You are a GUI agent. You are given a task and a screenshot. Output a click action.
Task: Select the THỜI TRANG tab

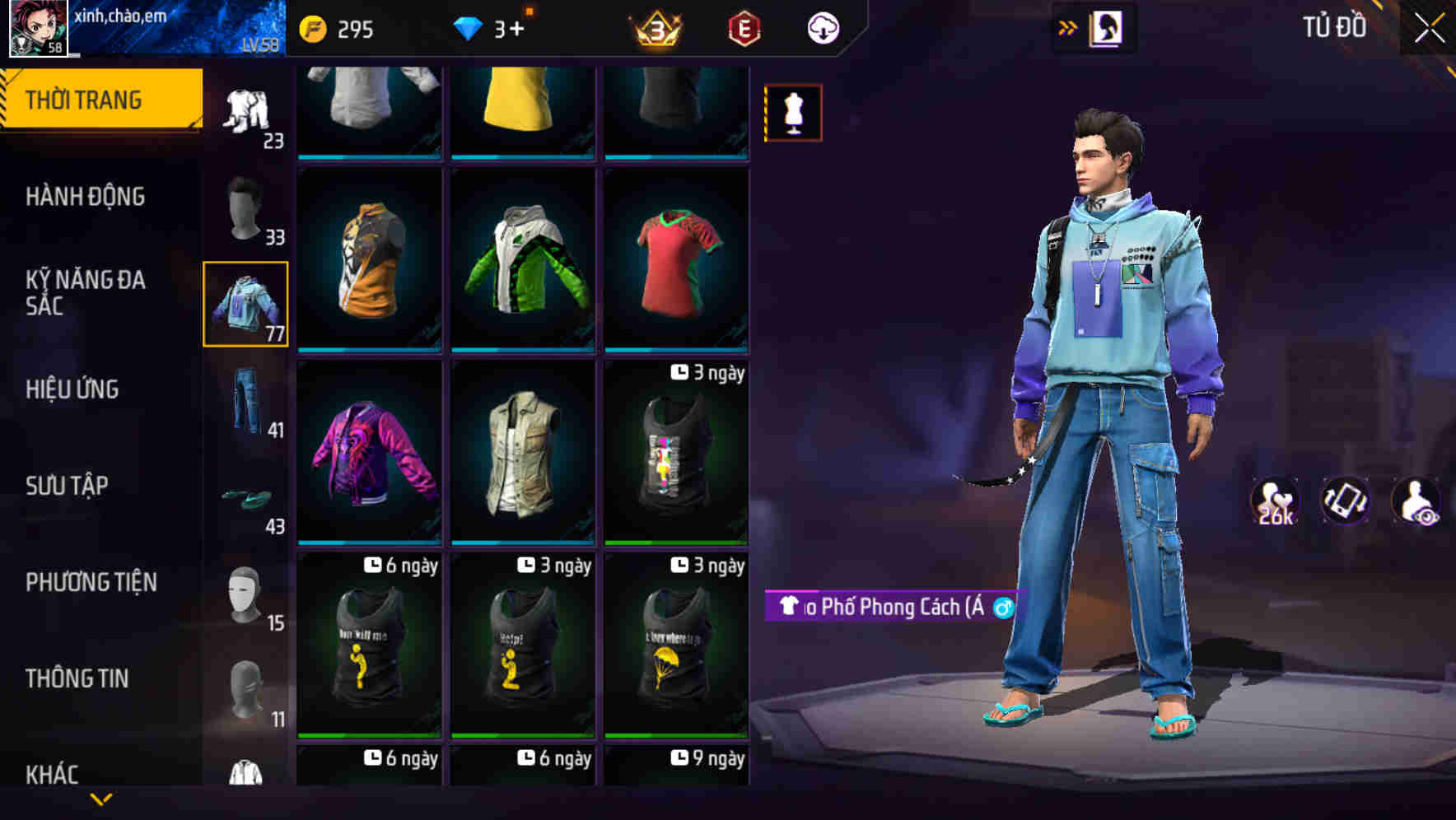click(x=86, y=98)
